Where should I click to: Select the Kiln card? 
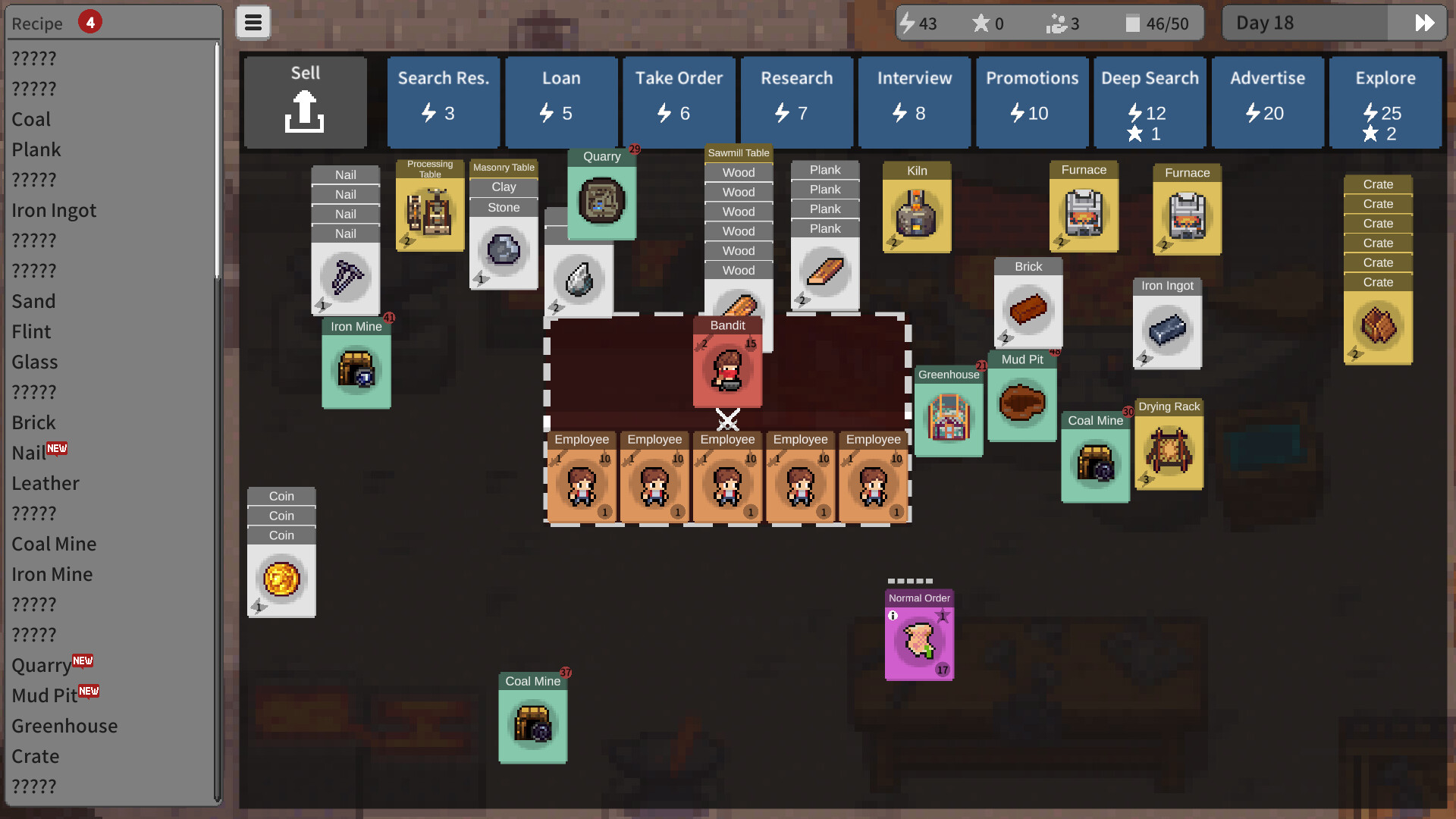[x=916, y=212]
